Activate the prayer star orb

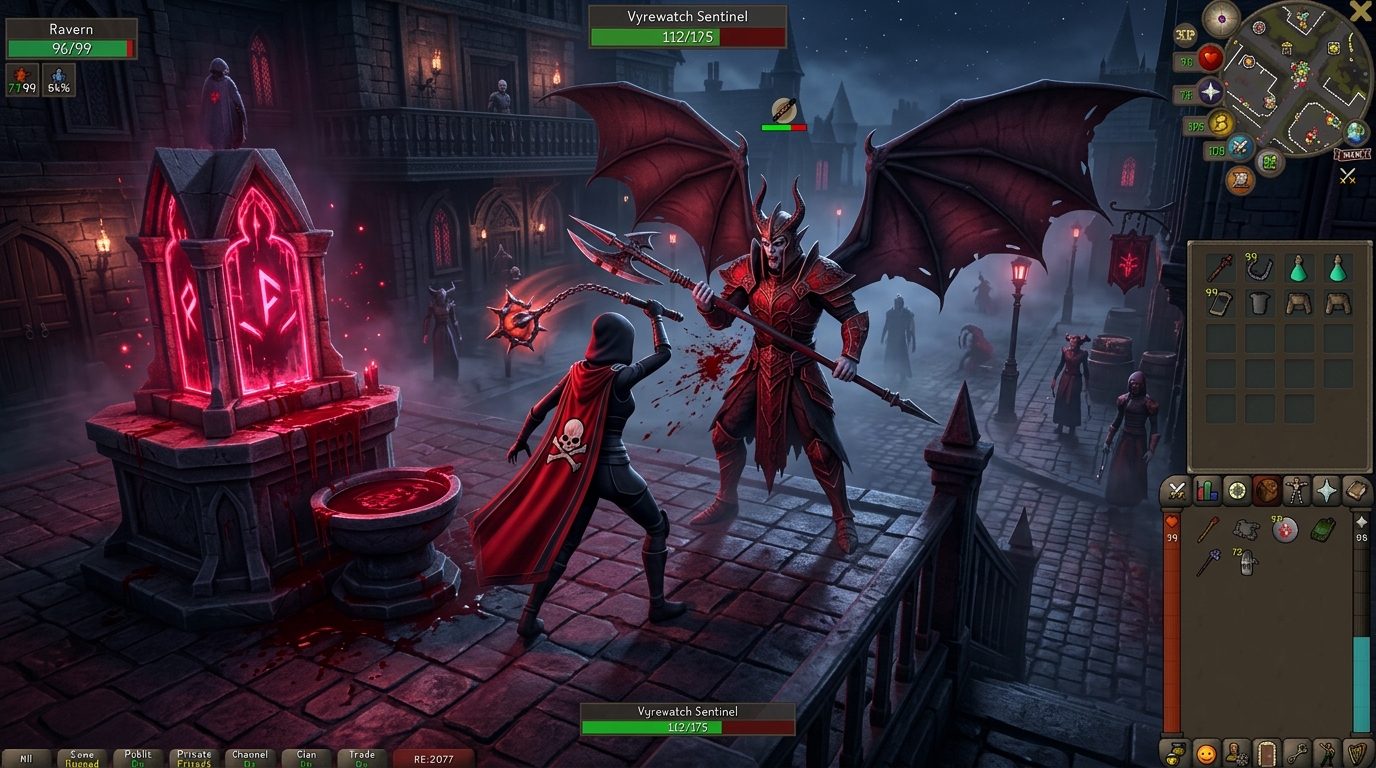1211,93
